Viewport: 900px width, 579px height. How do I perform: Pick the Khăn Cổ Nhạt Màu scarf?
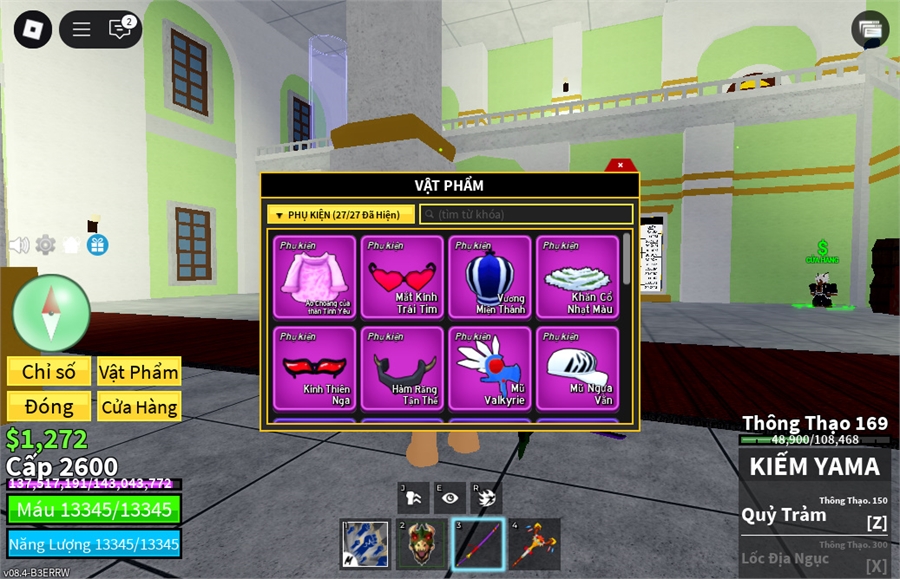tap(577, 277)
